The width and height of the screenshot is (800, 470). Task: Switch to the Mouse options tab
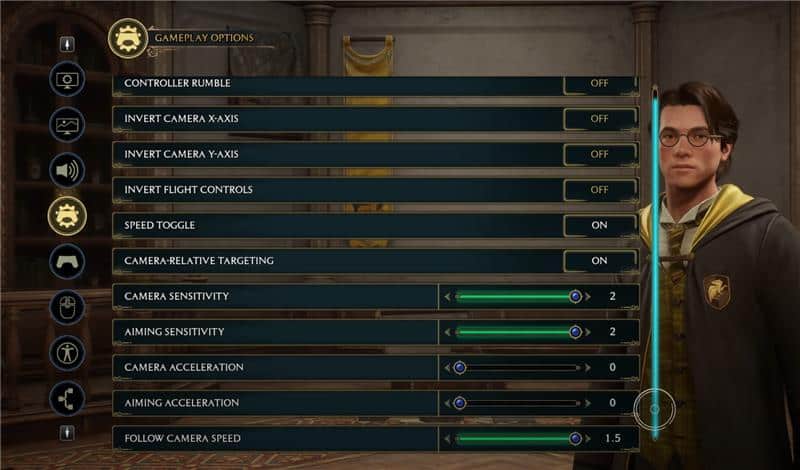pos(67,307)
